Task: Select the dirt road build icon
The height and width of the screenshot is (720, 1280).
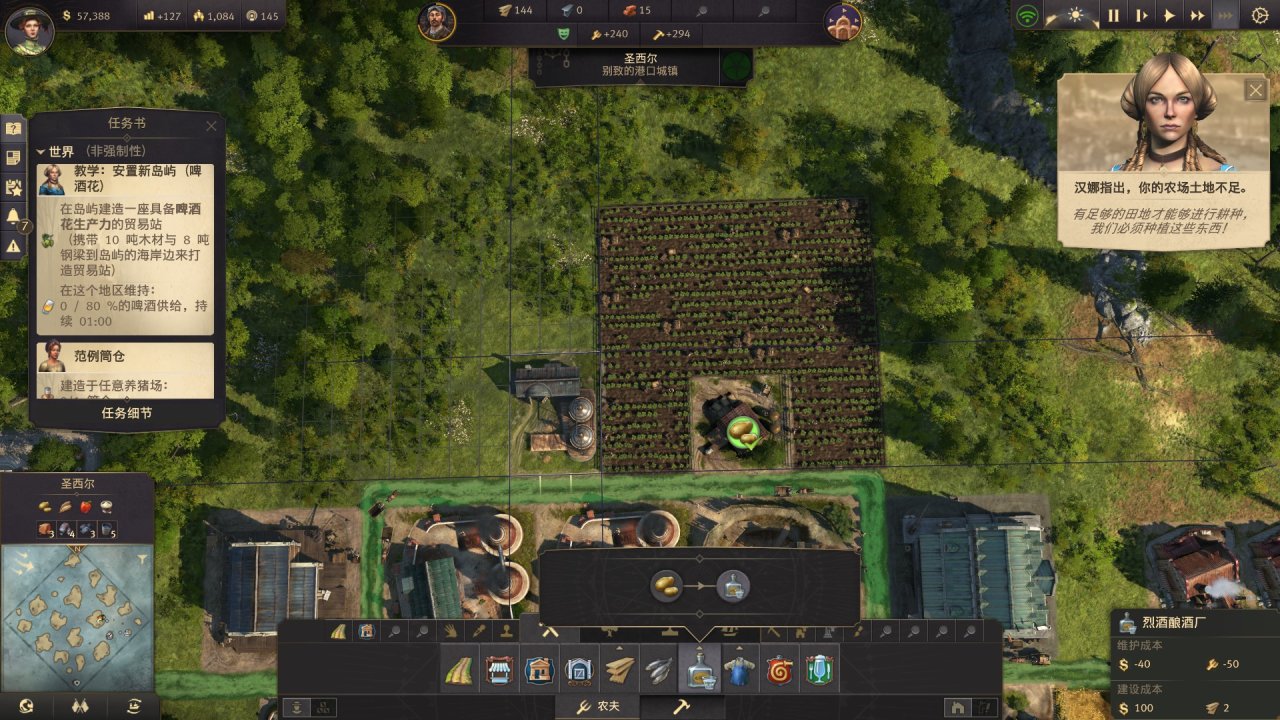Action: click(x=460, y=670)
